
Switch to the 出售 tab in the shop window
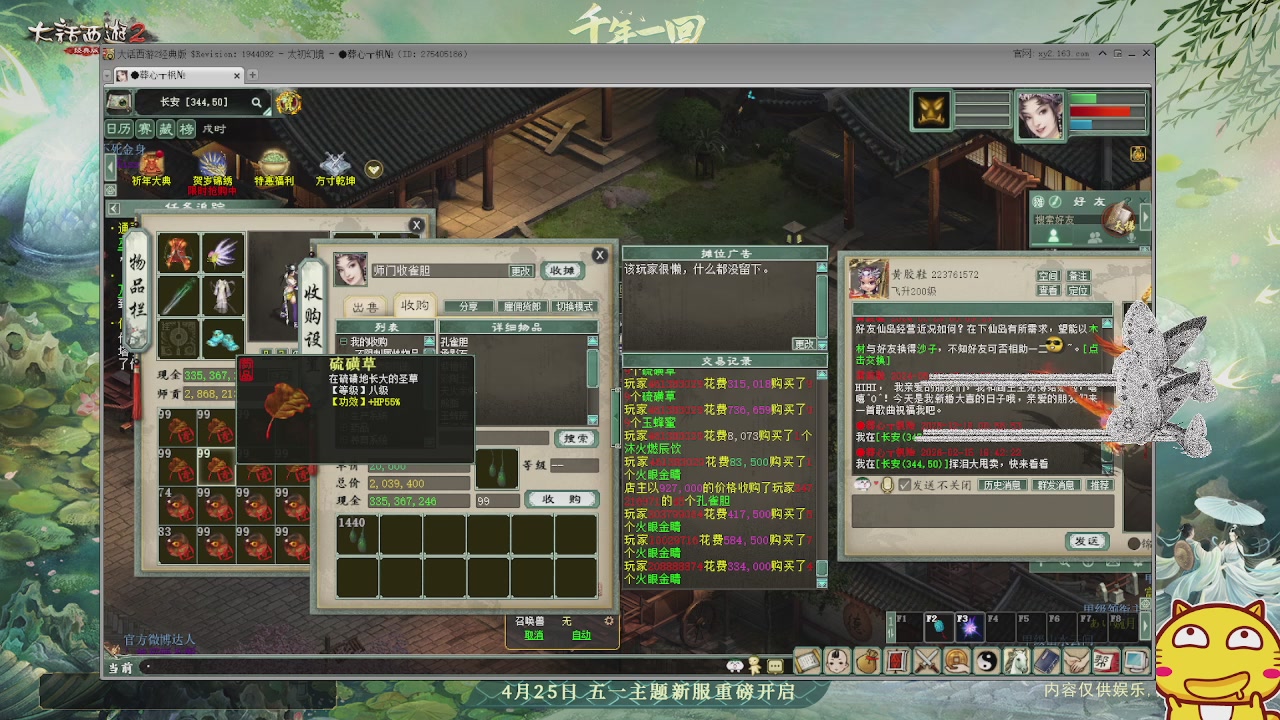coord(366,307)
